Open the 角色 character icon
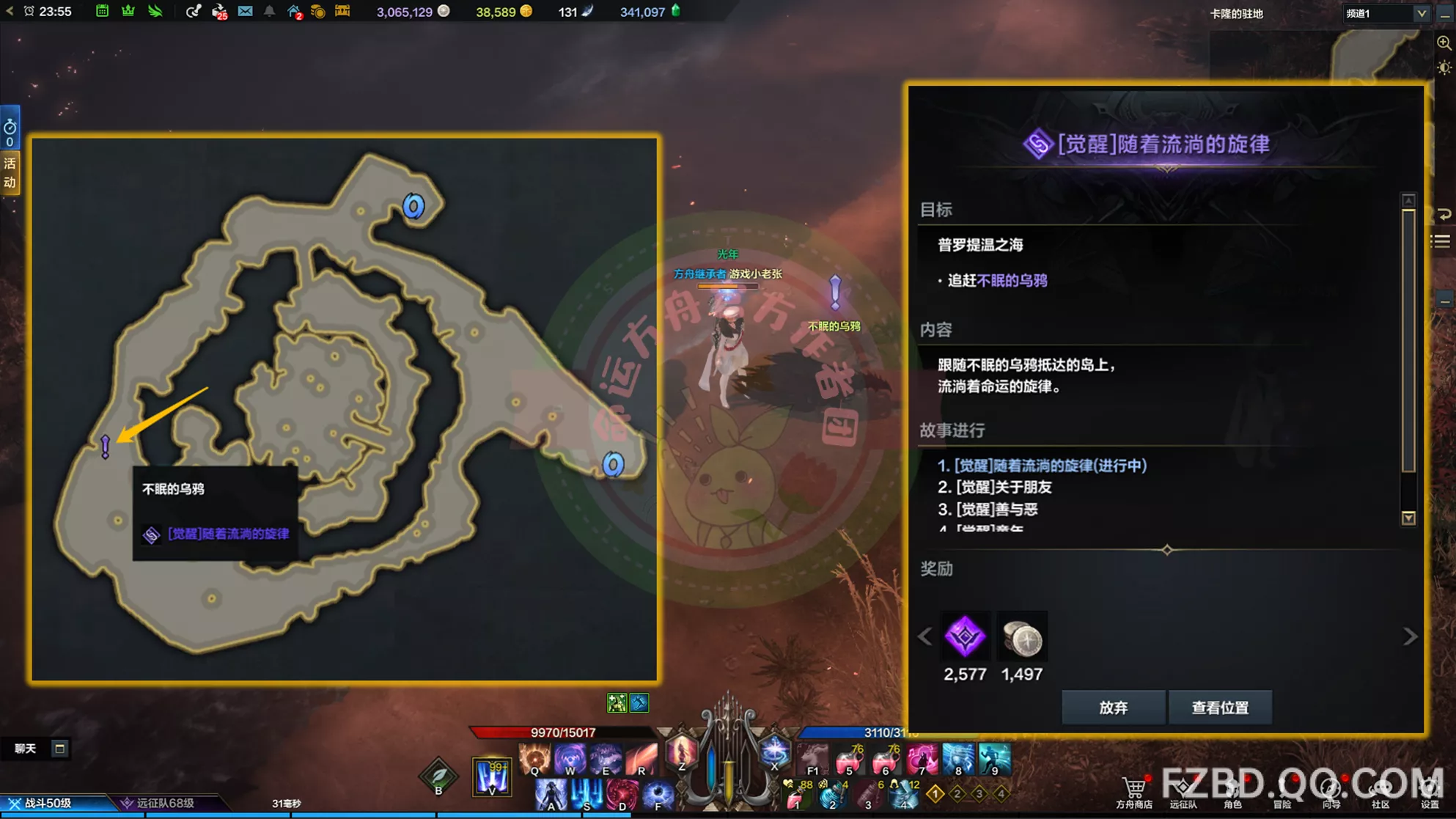Viewport: 1456px width, 819px height. tap(1232, 788)
